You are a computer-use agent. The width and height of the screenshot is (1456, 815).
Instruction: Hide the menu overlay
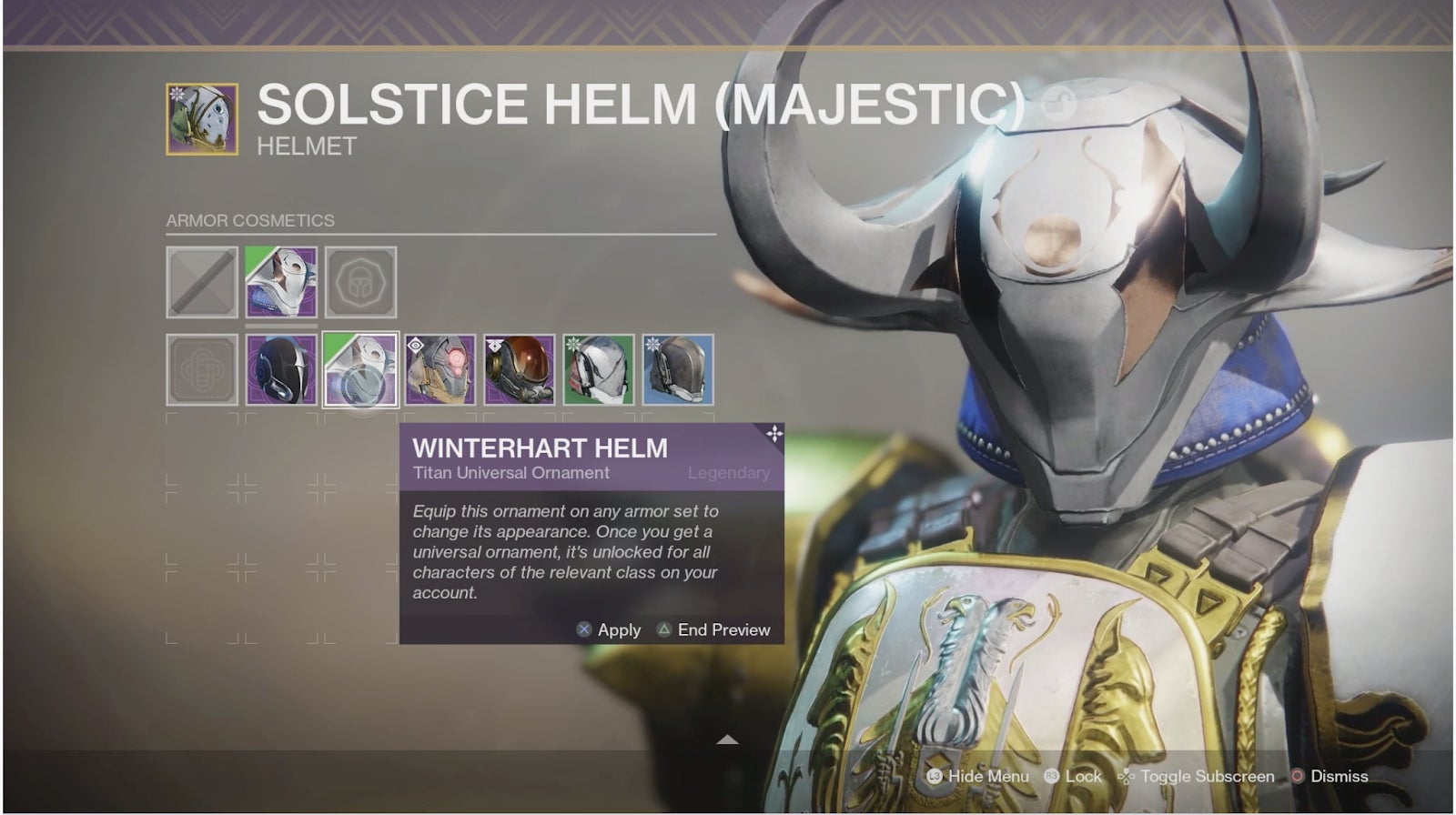tap(978, 776)
